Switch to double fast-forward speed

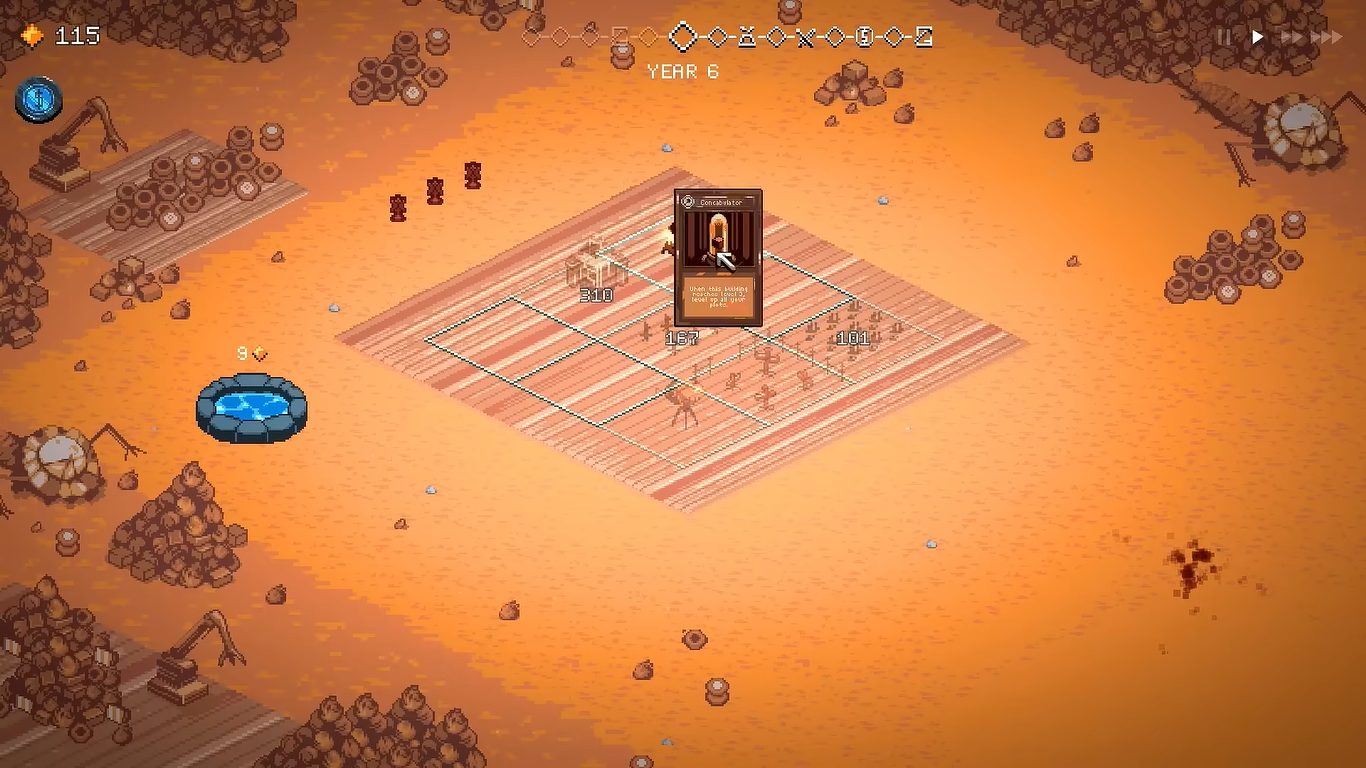[x=1292, y=37]
